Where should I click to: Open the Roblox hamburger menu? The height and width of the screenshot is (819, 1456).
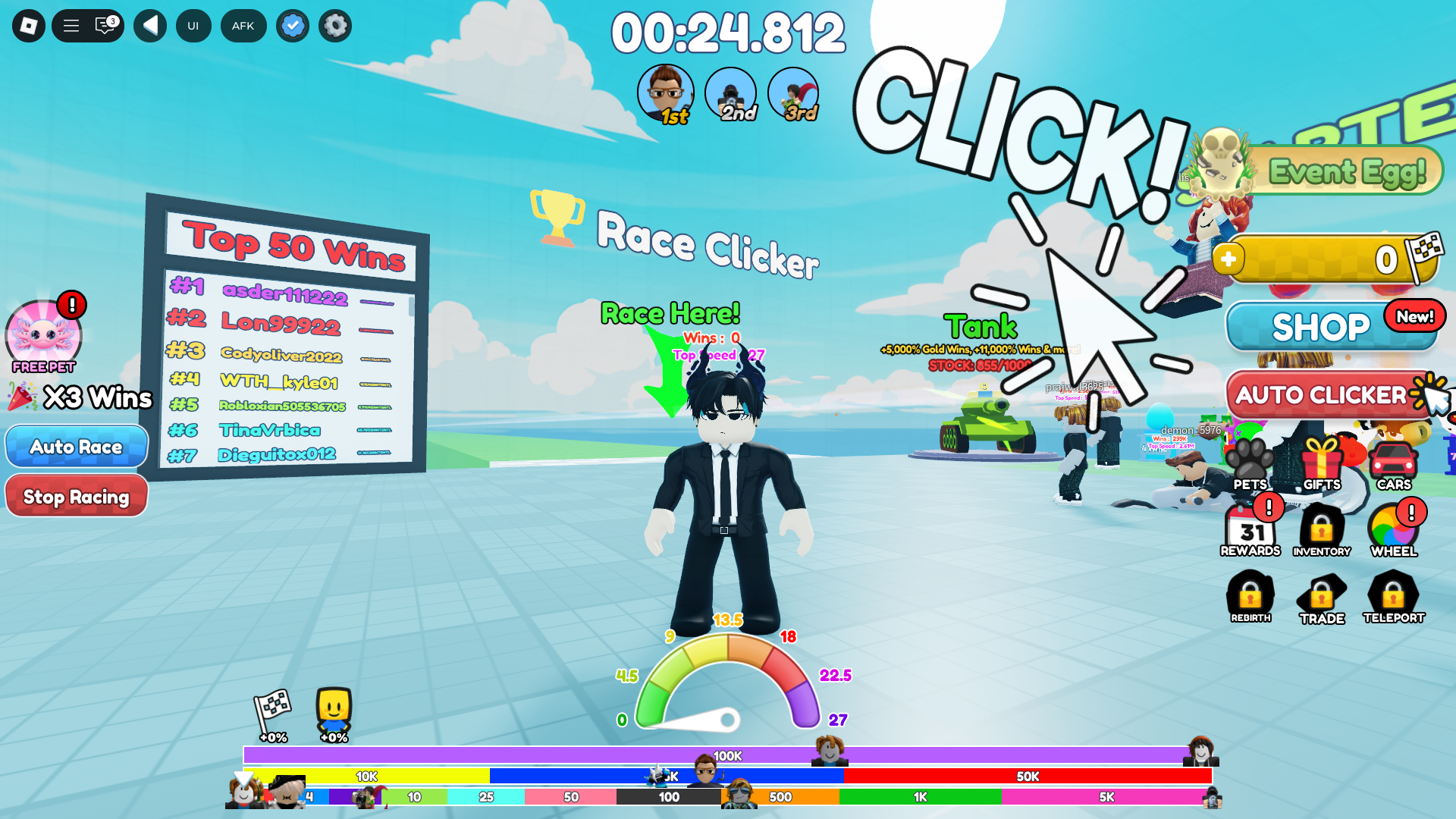pyautogui.click(x=70, y=25)
